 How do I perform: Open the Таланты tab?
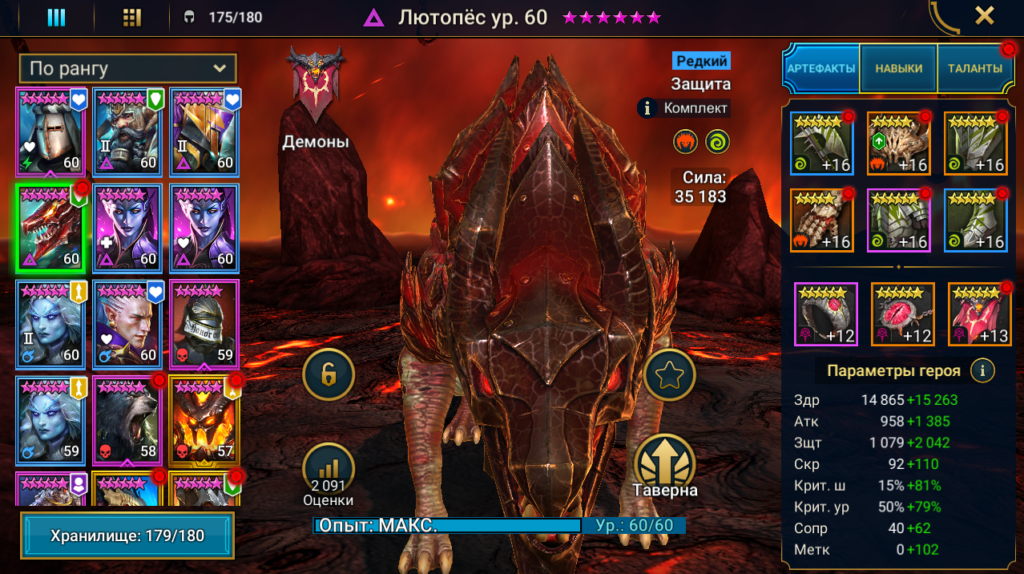click(975, 68)
